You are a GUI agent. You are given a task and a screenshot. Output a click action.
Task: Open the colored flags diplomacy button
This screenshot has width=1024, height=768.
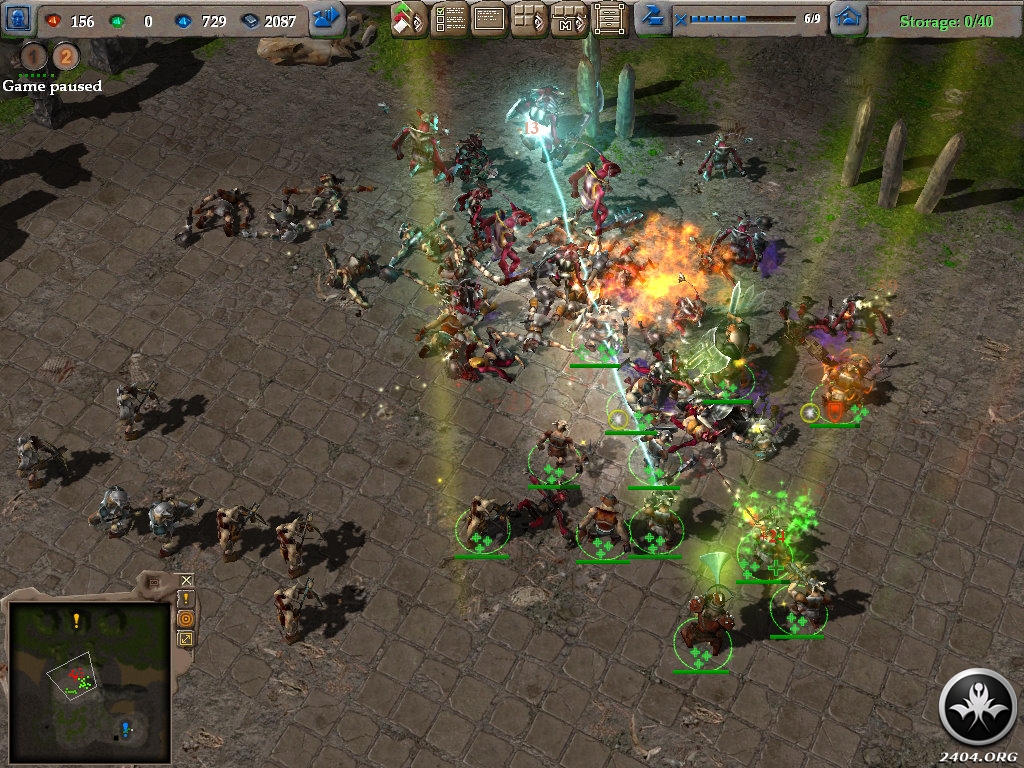click(408, 19)
